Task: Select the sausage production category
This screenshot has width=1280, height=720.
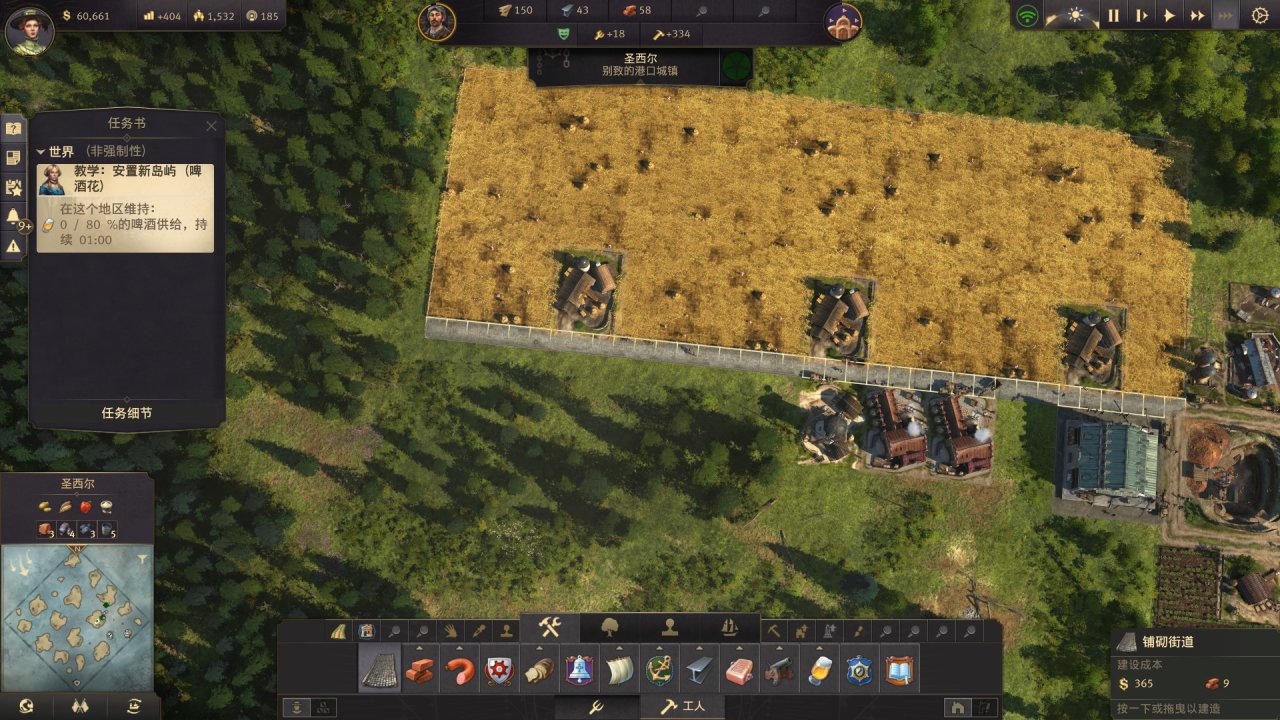Action: tap(460, 670)
